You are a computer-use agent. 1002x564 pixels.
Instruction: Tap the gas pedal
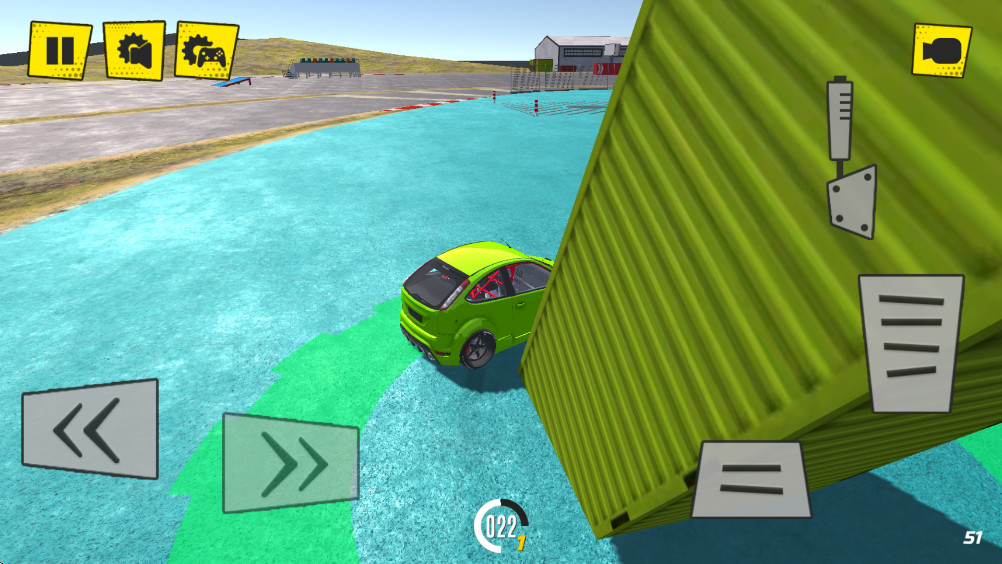tap(911, 343)
